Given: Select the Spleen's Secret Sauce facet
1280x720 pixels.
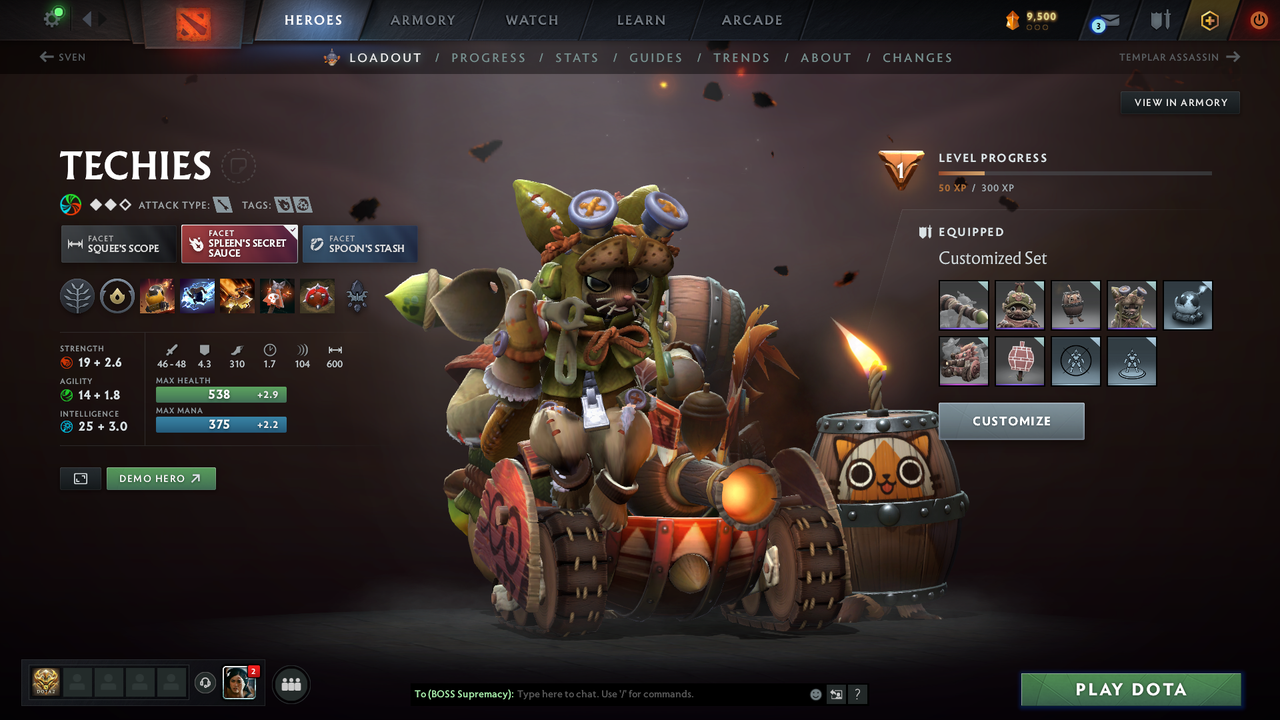Looking at the screenshot, I should click(x=239, y=243).
